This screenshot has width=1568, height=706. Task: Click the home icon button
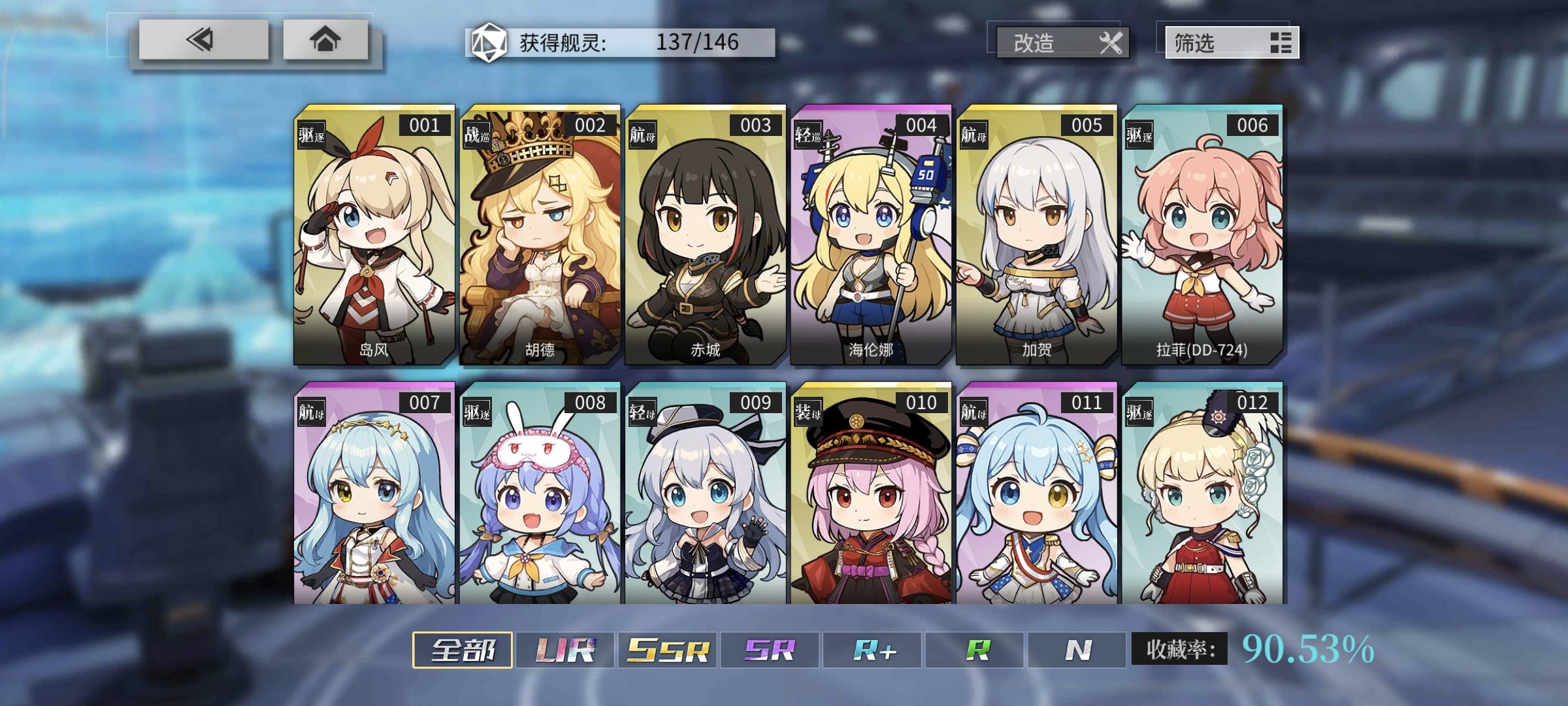(x=326, y=42)
